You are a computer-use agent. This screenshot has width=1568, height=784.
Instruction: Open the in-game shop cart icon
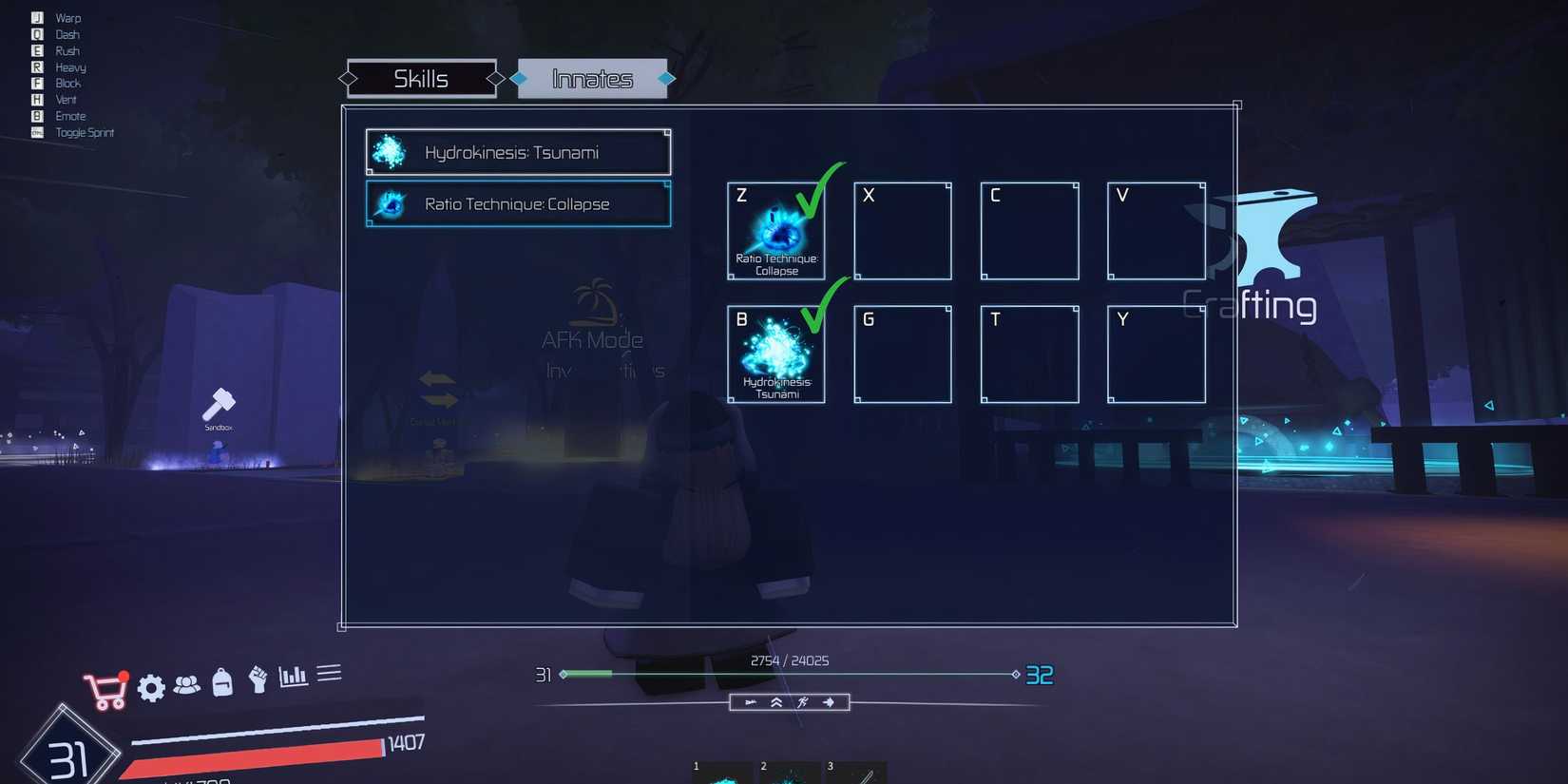pos(107,686)
